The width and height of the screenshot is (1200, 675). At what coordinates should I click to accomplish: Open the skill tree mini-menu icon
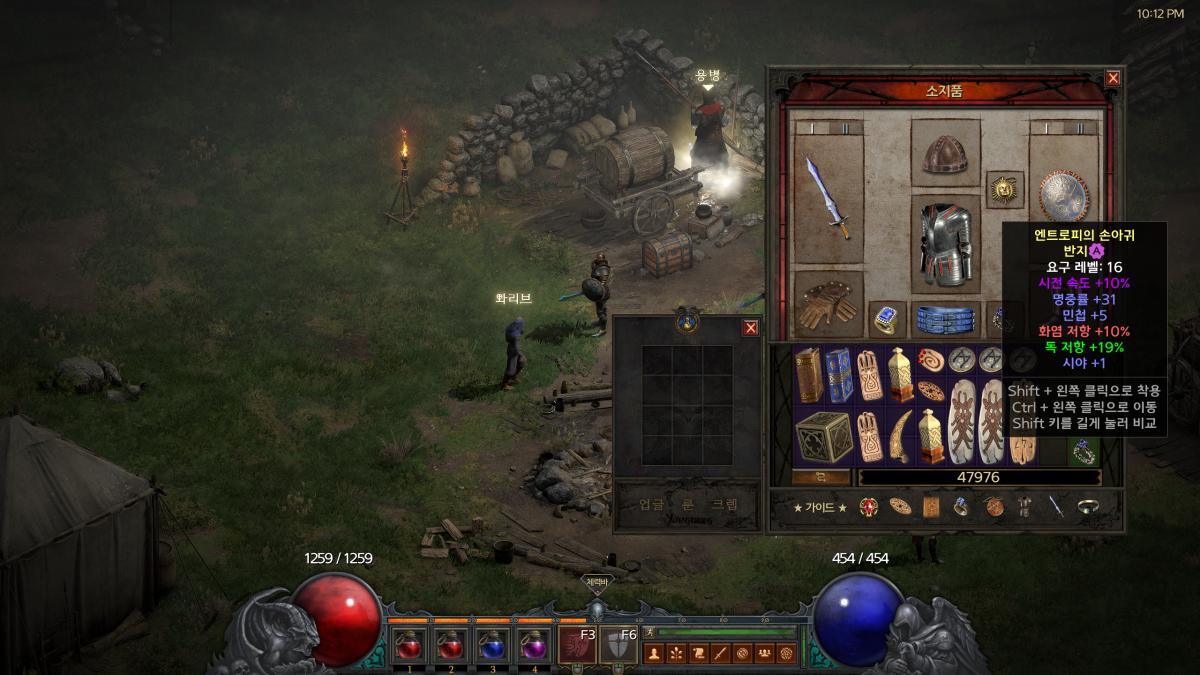(x=676, y=654)
